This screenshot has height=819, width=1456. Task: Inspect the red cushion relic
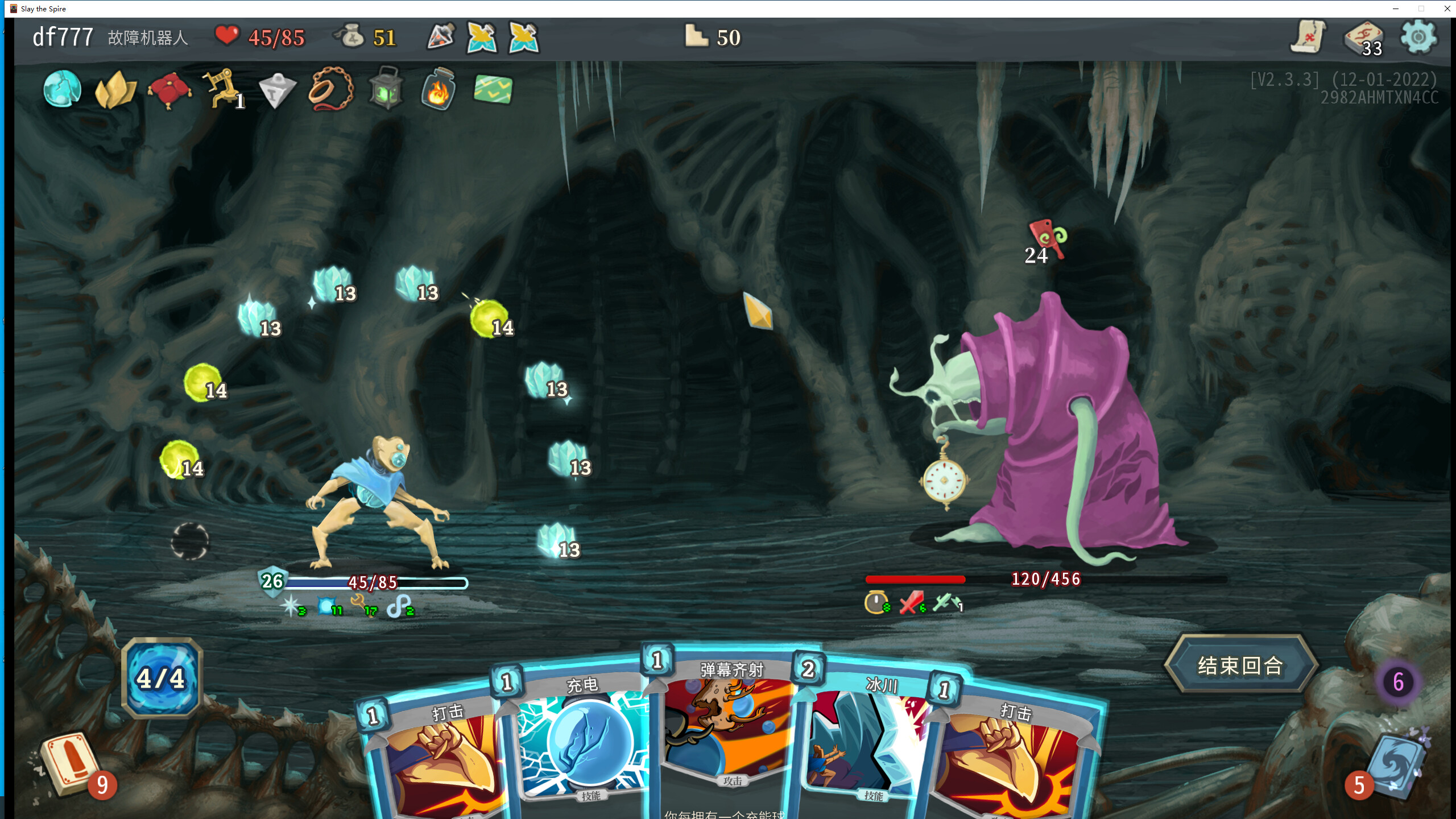(169, 90)
